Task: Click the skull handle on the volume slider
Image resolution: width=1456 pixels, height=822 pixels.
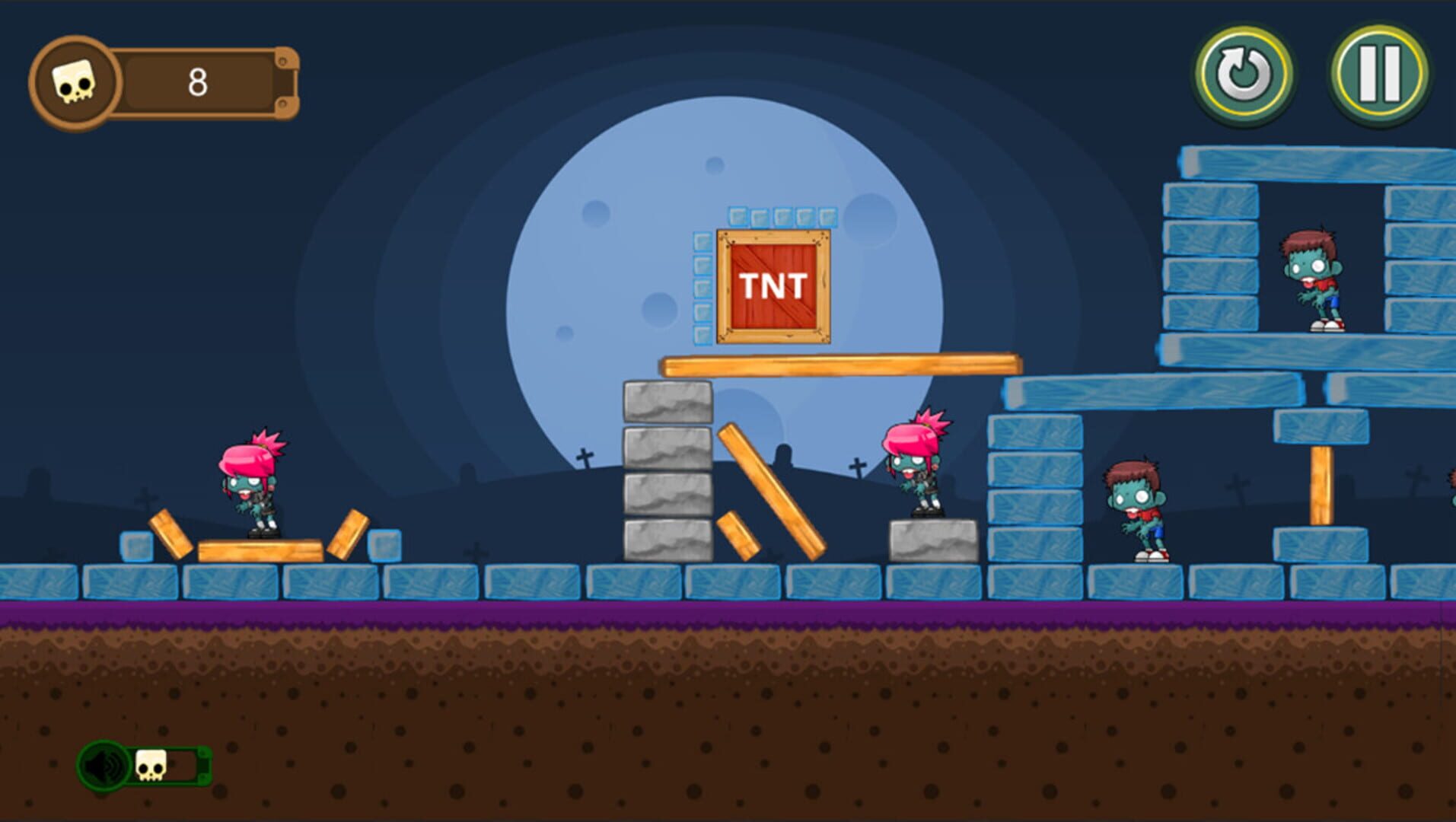Action: point(152,767)
